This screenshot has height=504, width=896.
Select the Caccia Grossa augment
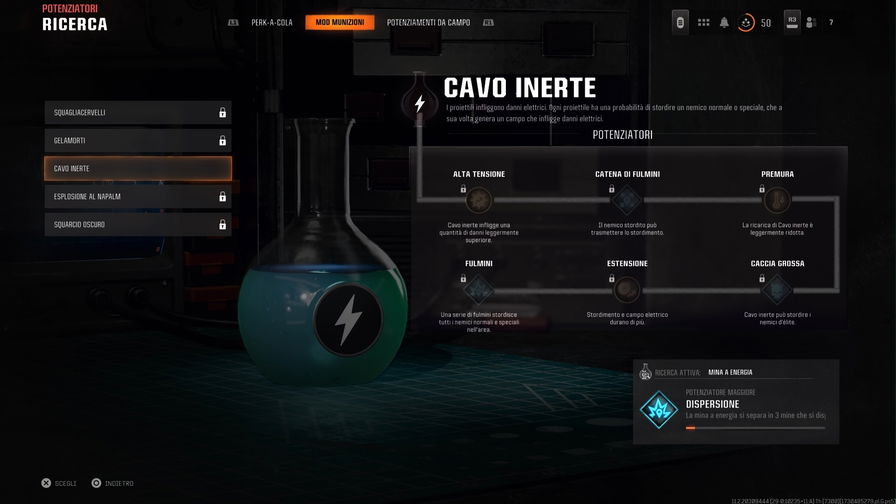[x=777, y=290]
